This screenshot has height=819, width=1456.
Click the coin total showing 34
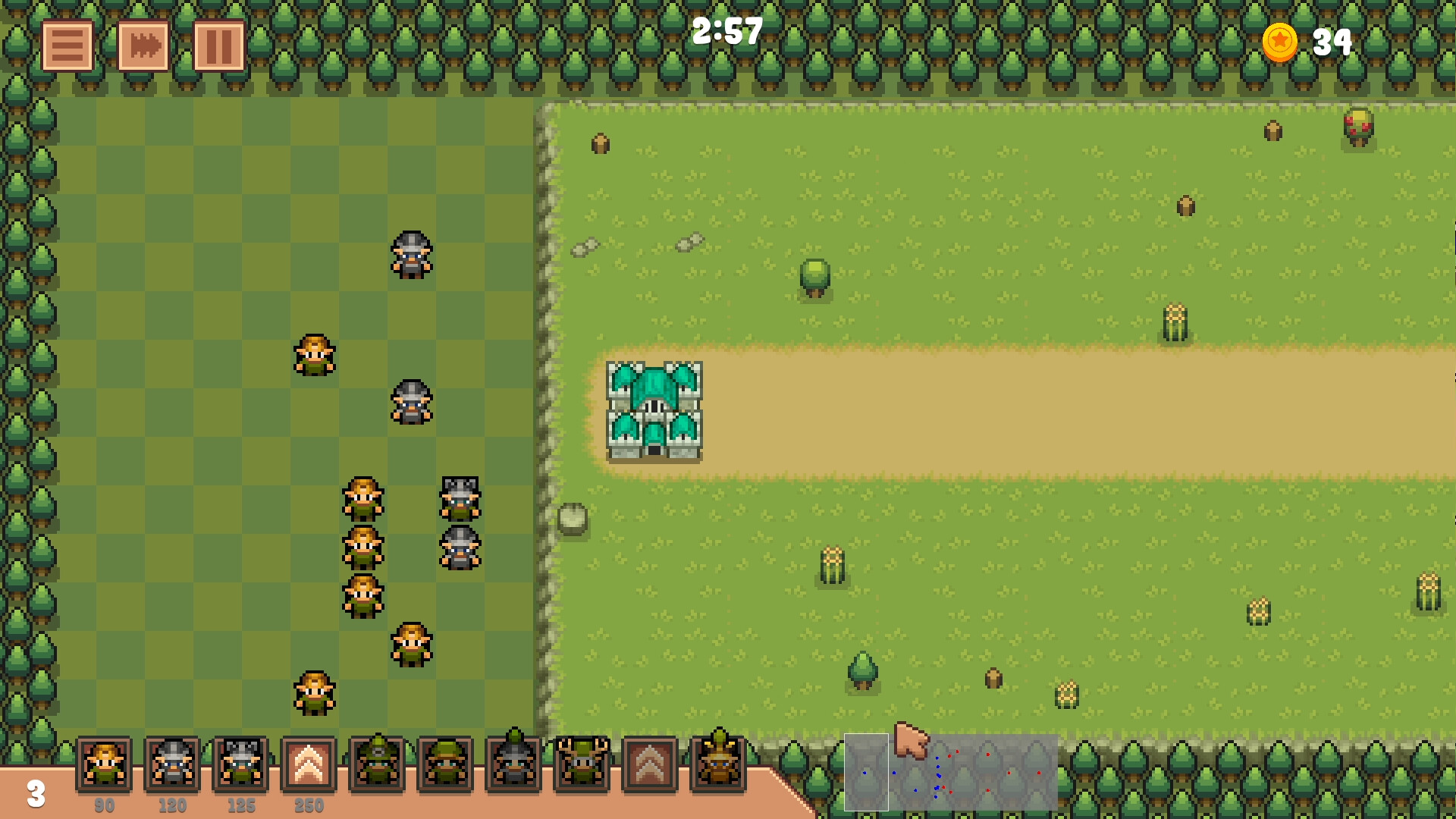point(1333,43)
